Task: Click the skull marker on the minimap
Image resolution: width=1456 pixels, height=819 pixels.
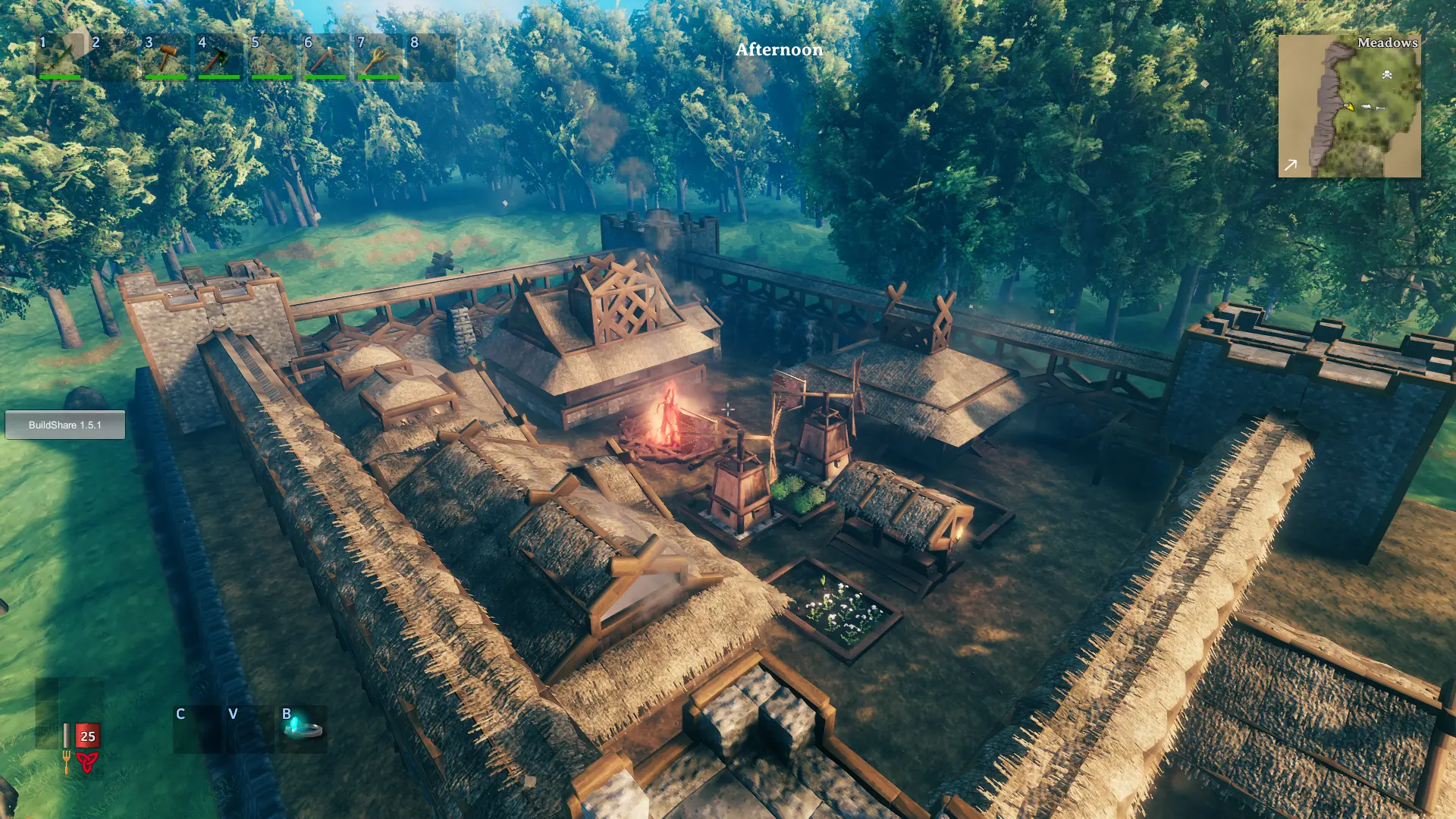Action: click(x=1387, y=74)
